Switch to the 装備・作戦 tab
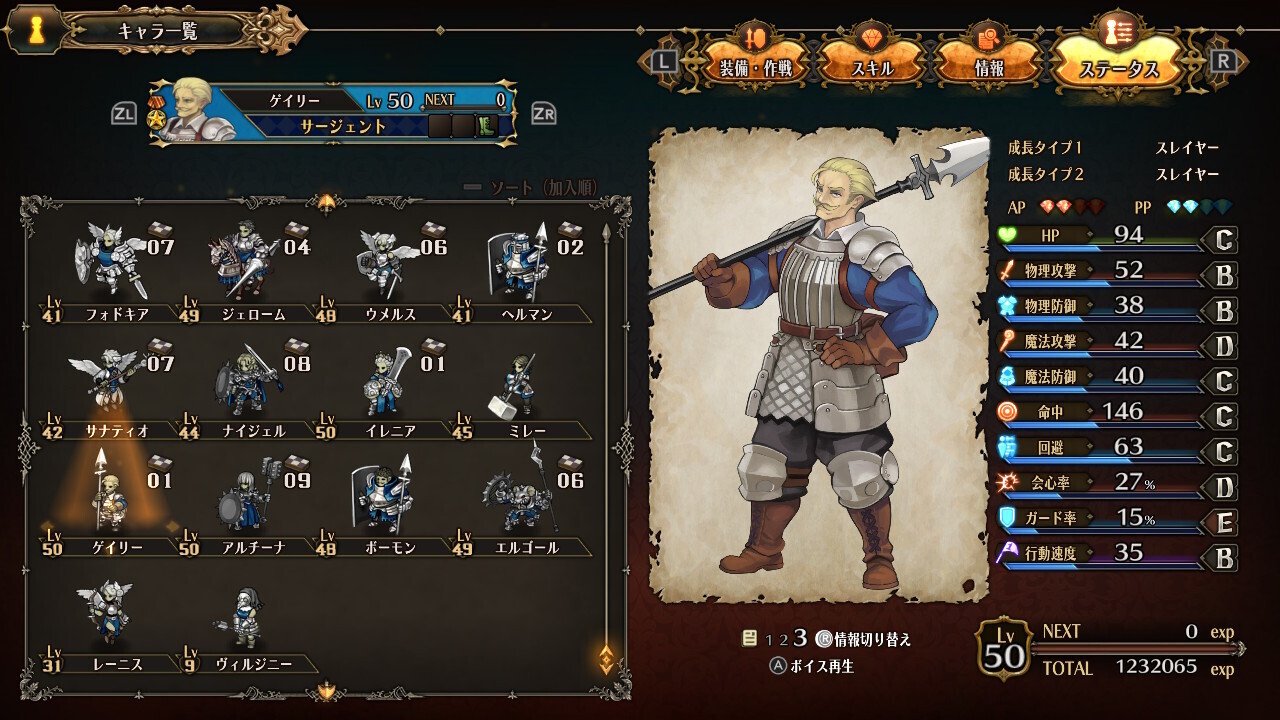This screenshot has width=1280, height=720. [755, 68]
